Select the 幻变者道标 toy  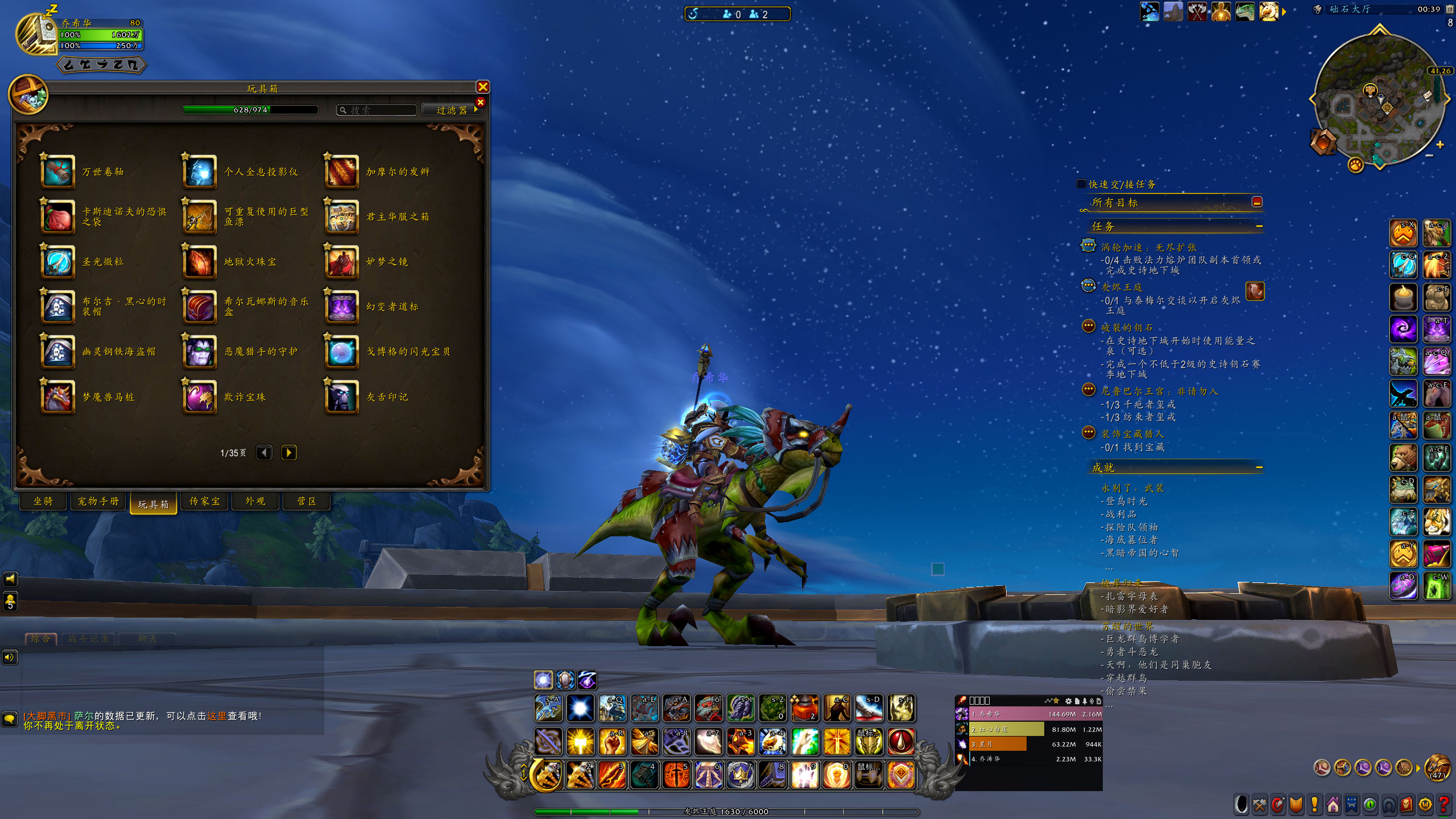(342, 307)
